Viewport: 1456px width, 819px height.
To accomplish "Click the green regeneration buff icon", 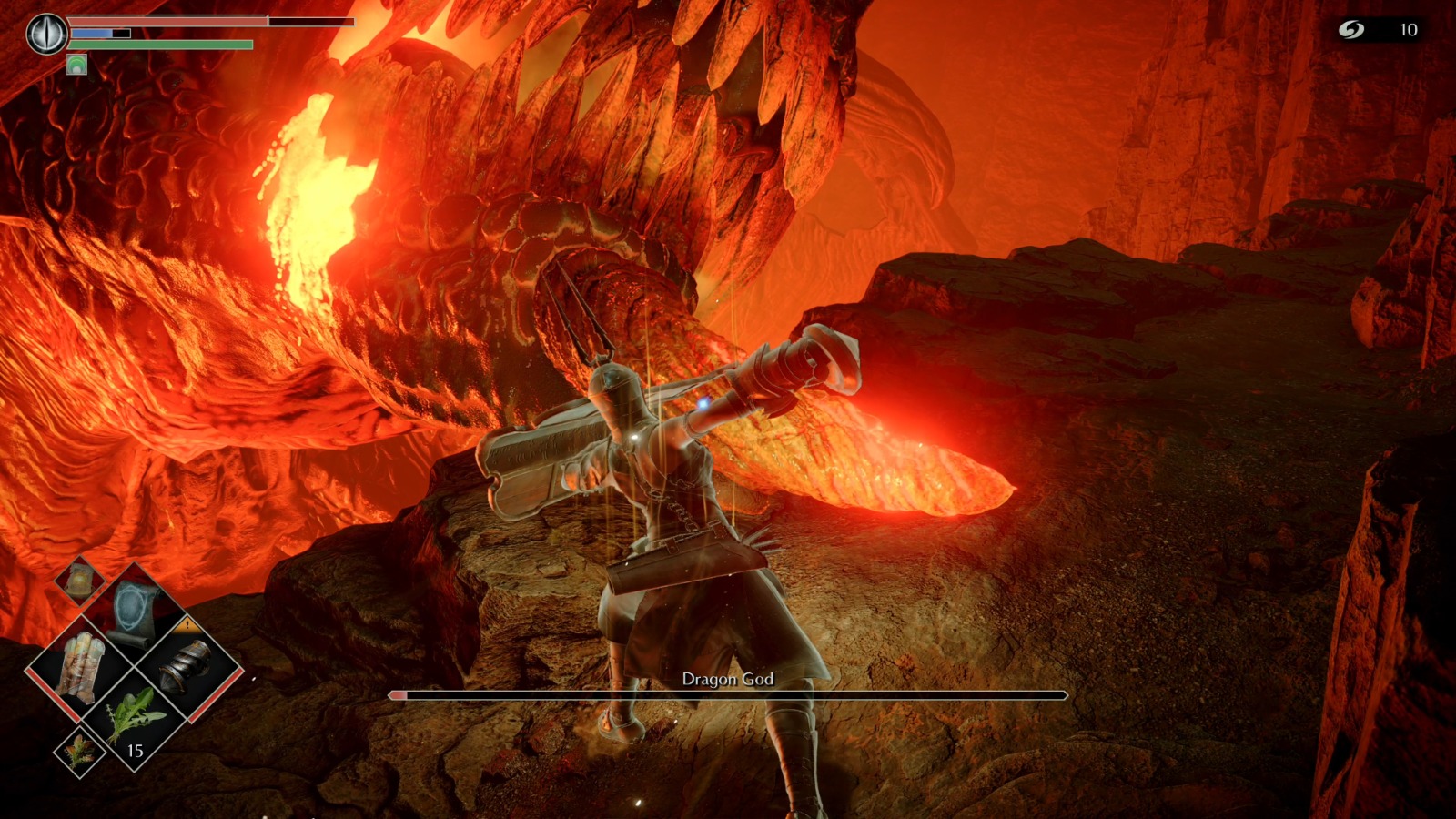I will [76, 65].
